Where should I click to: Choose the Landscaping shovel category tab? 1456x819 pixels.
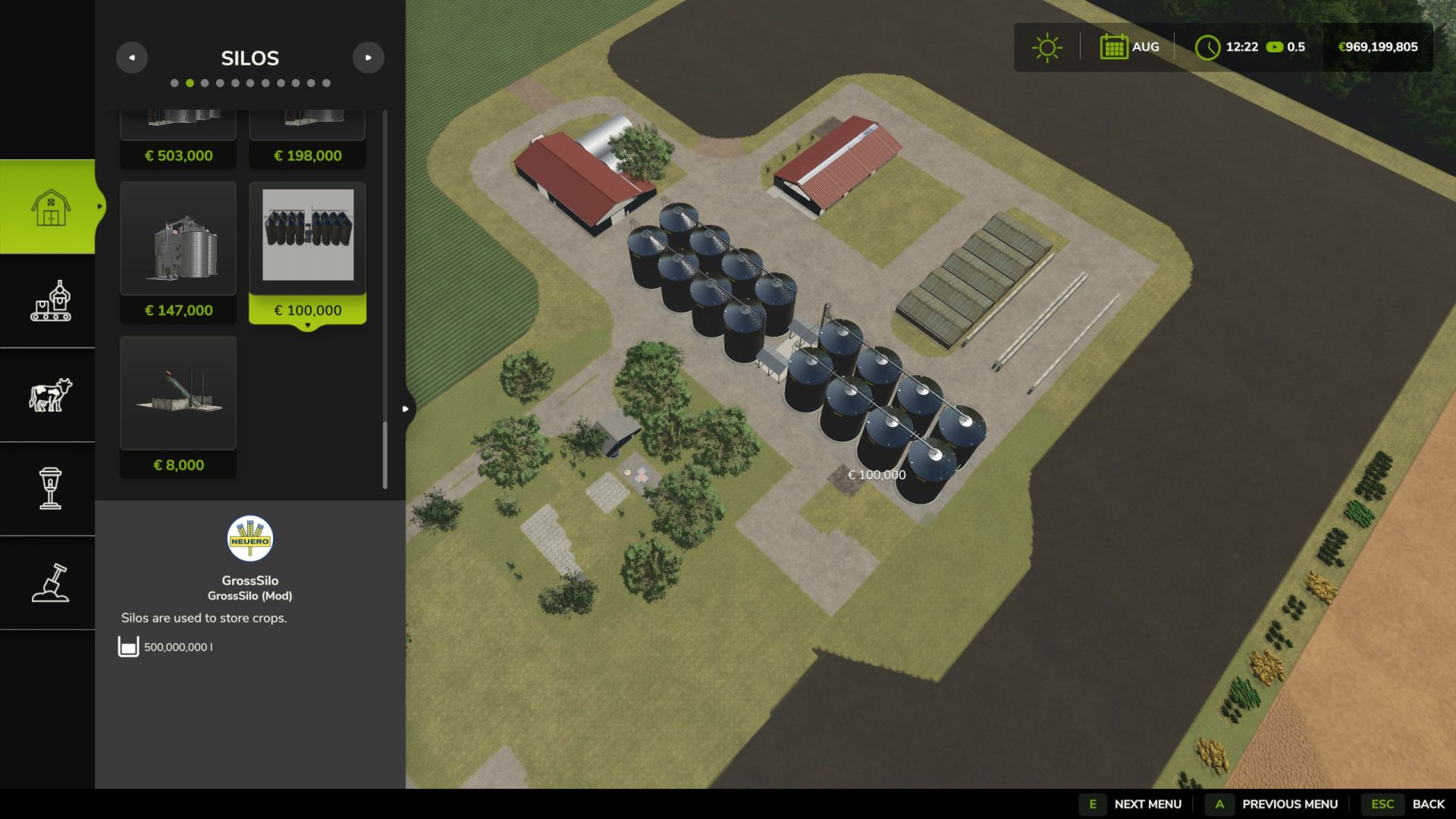[x=50, y=582]
